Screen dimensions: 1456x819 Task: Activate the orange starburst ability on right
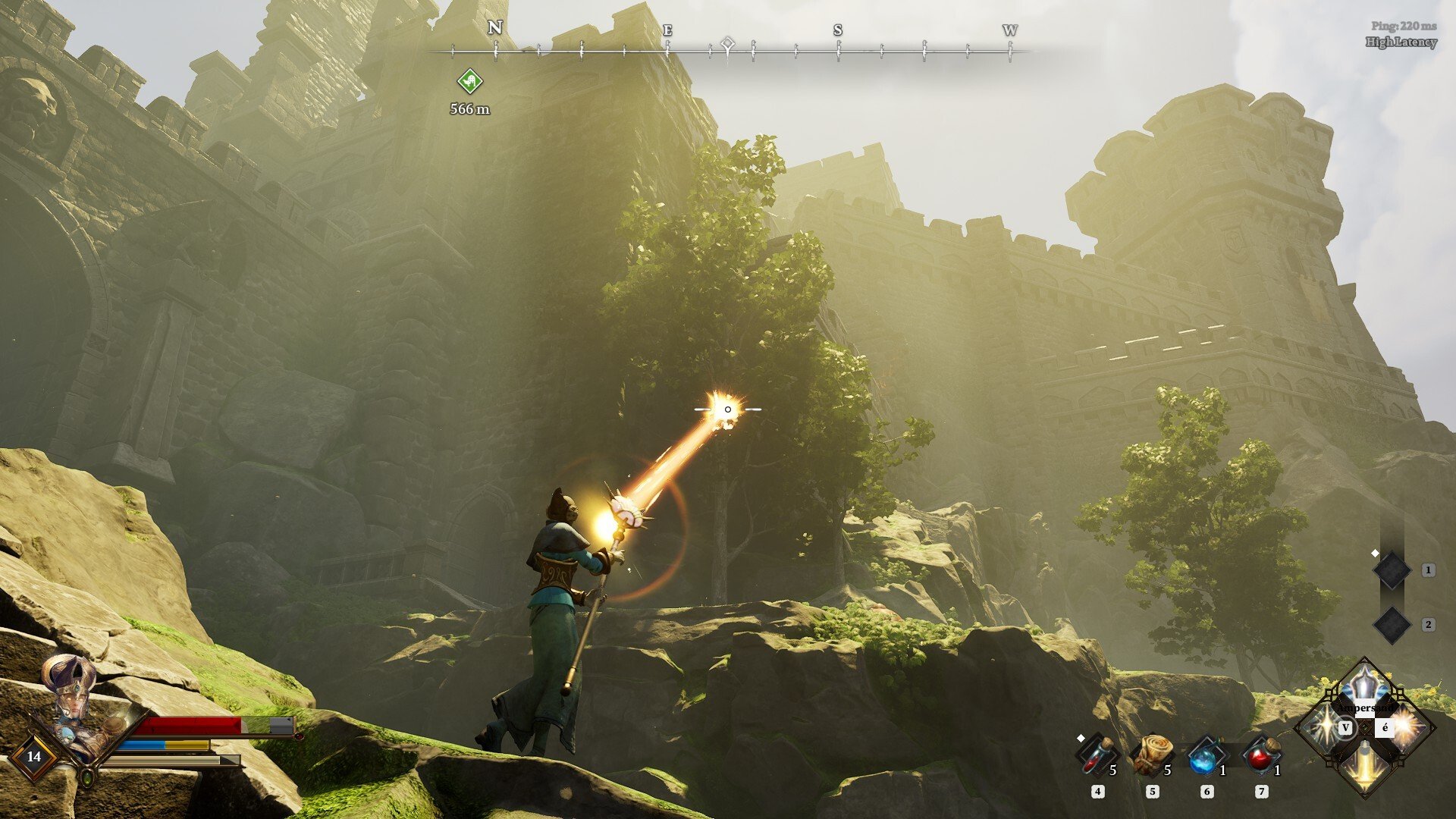click(x=1407, y=728)
